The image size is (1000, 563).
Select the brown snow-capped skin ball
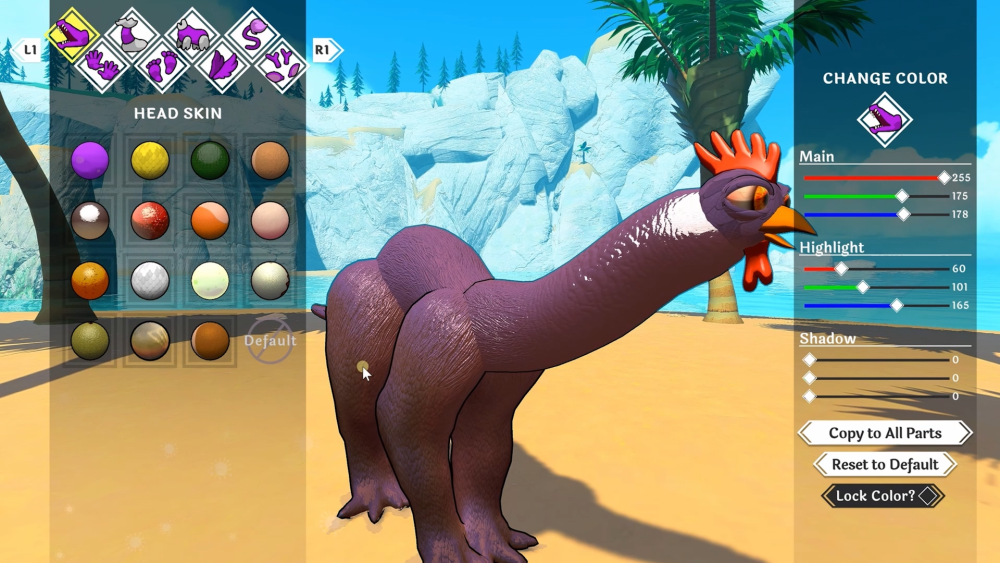click(90, 220)
